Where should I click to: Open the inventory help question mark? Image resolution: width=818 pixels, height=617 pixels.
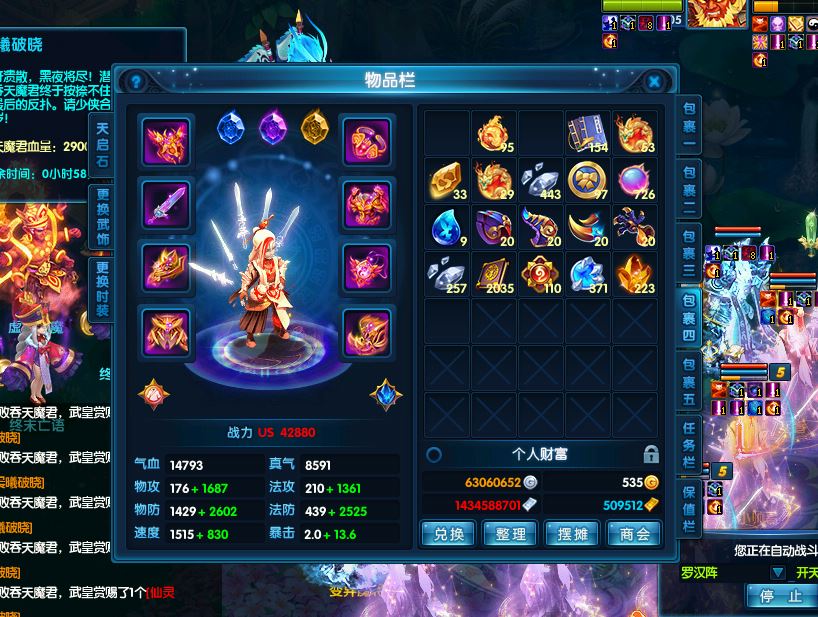tap(137, 81)
